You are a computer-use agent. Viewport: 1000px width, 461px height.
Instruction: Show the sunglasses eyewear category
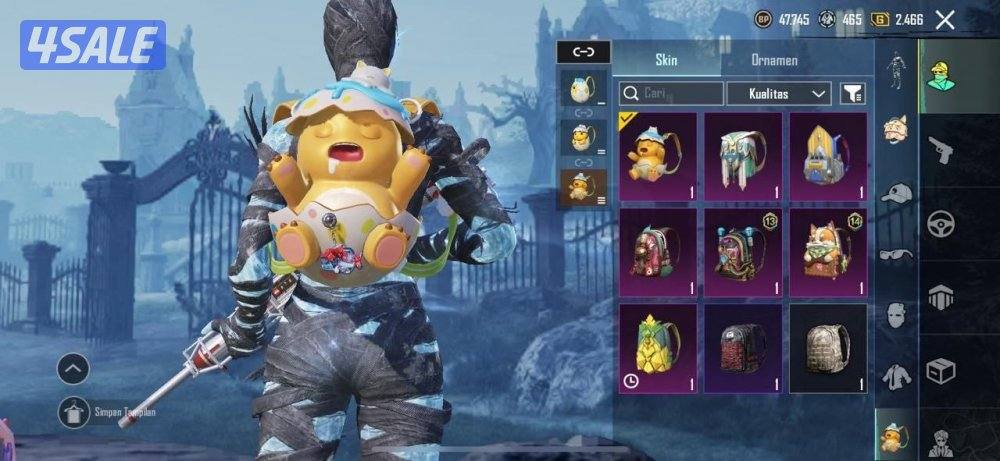[x=897, y=254]
